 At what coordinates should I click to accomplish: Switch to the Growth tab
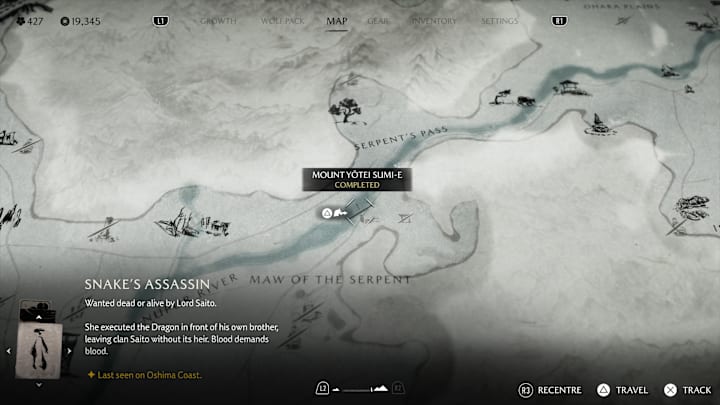218,20
